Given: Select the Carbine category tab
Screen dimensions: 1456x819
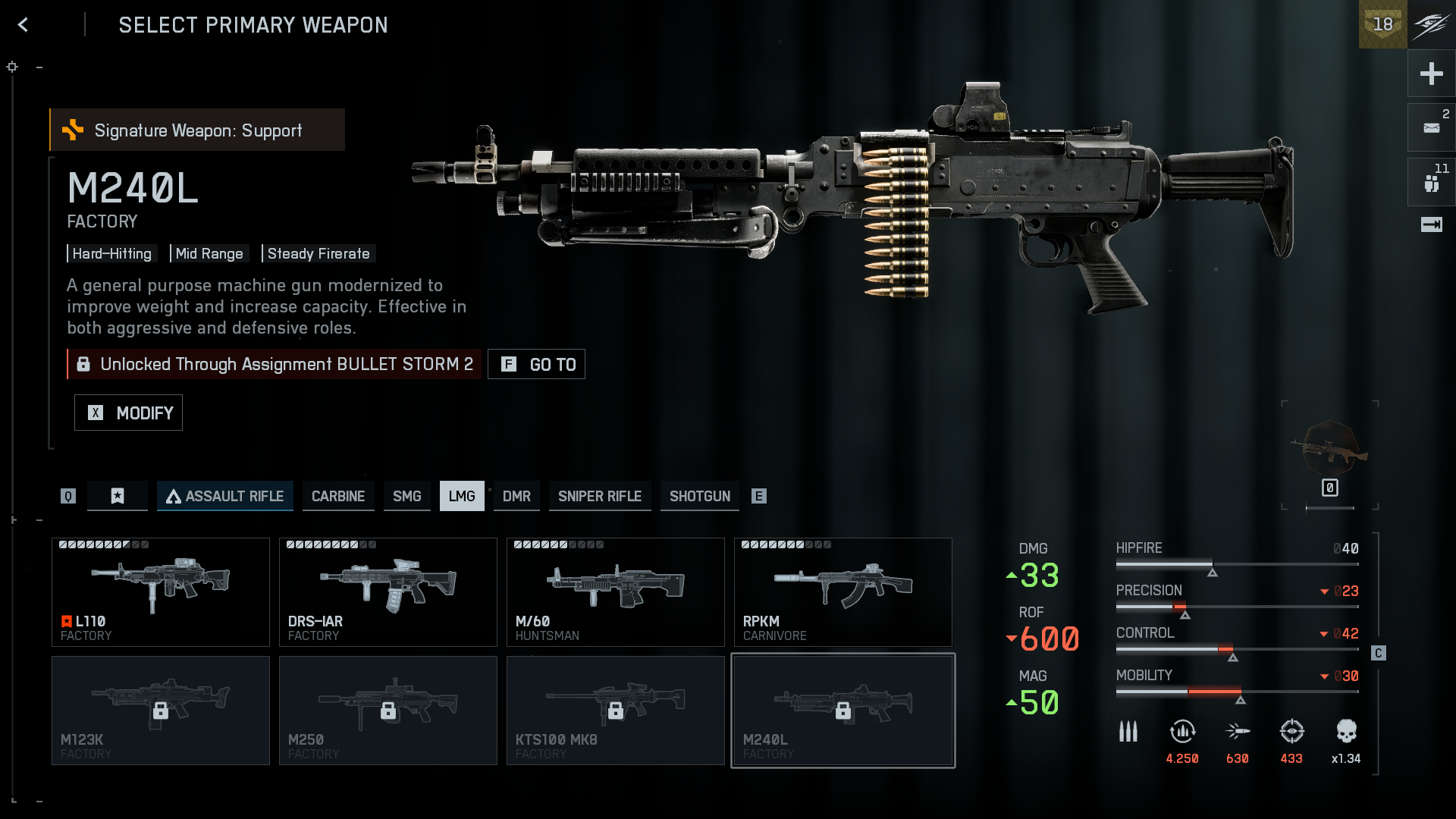Looking at the screenshot, I should [x=338, y=496].
